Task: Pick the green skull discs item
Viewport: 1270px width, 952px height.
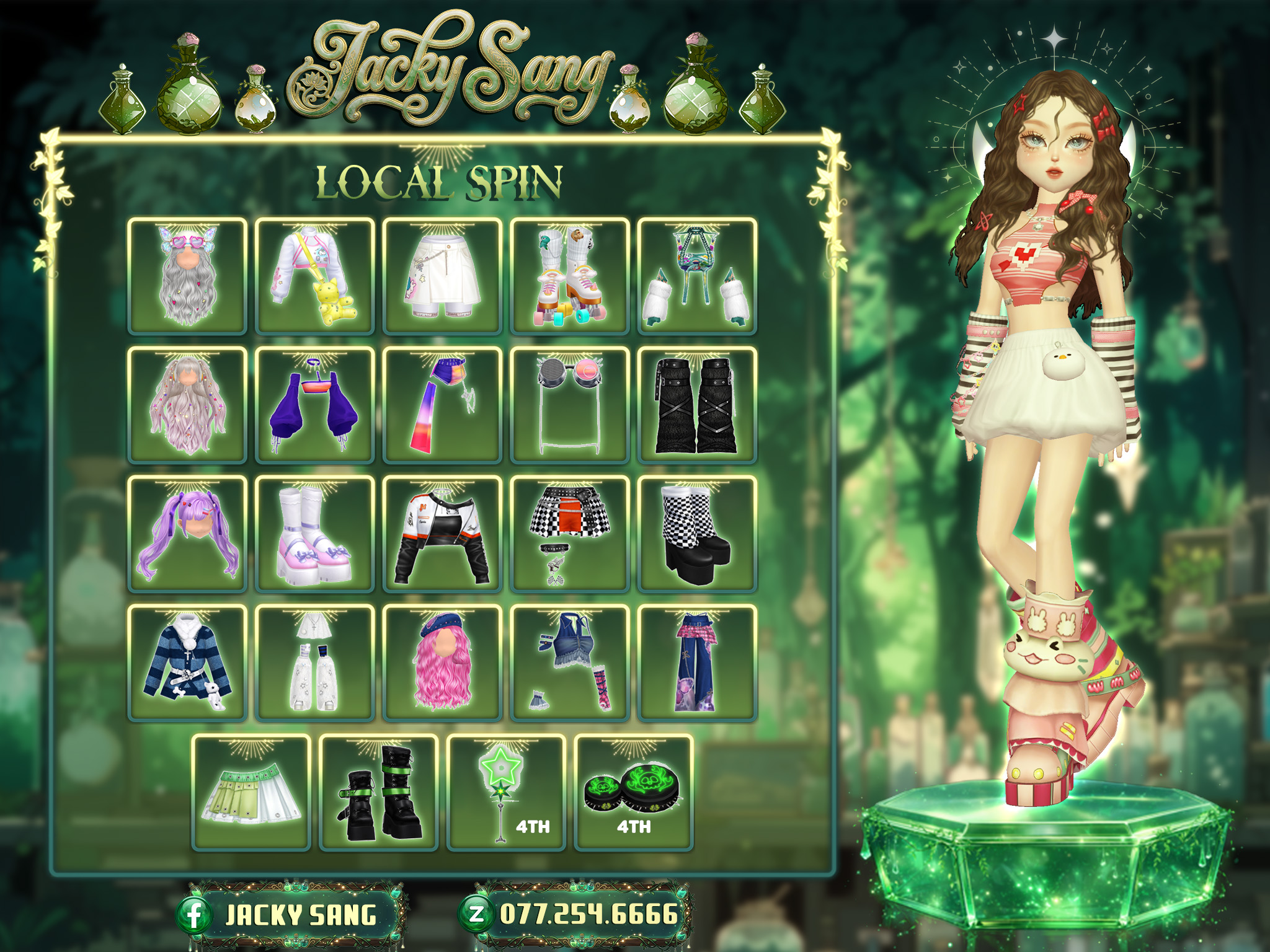Action: point(634,793)
